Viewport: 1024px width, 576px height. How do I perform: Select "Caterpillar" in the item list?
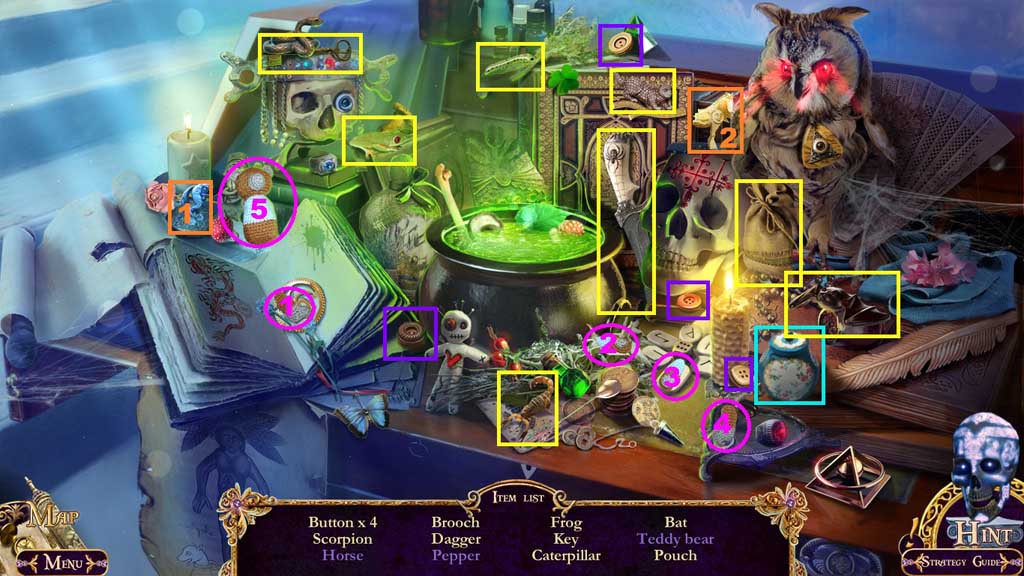[x=566, y=555]
